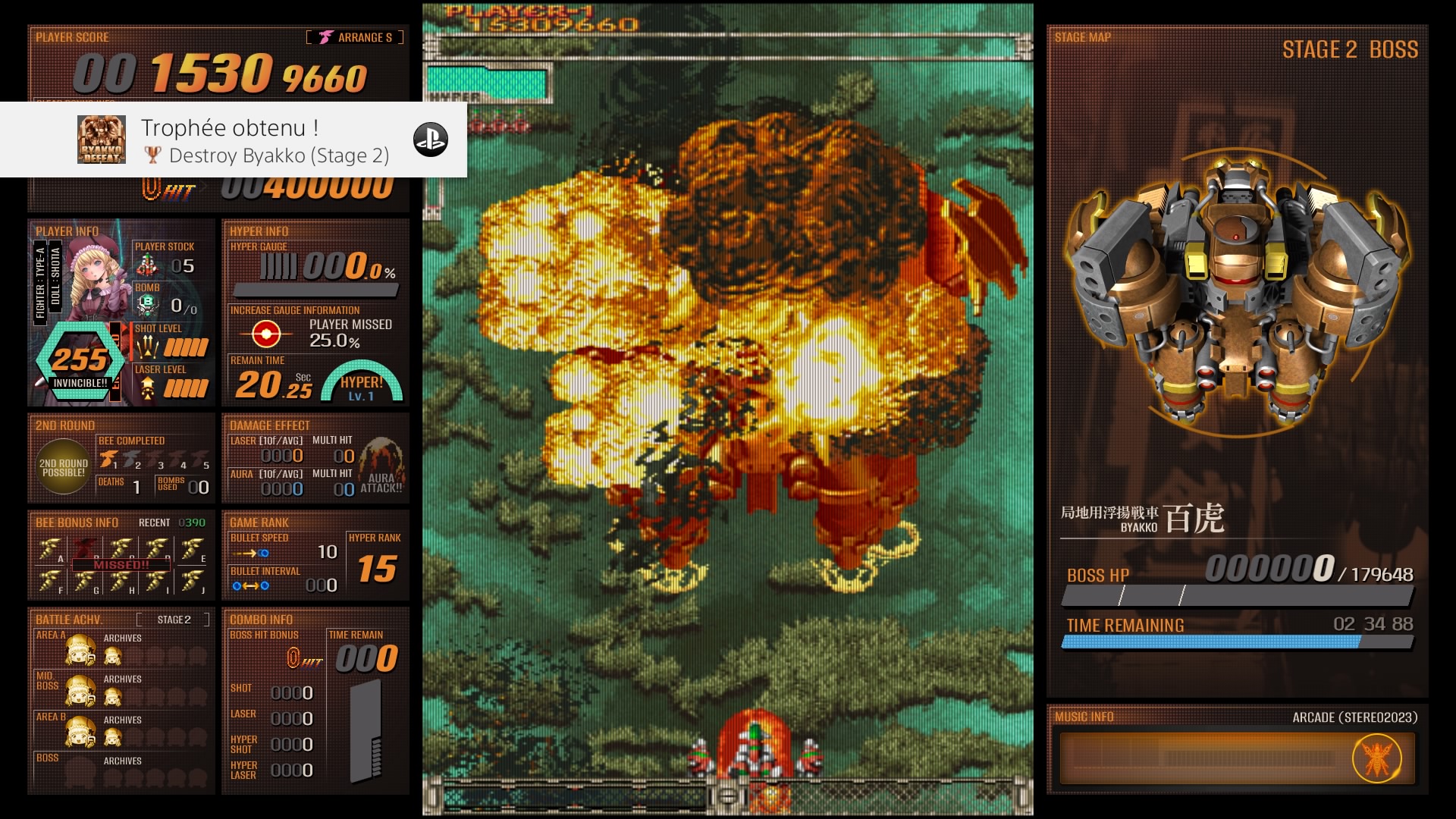This screenshot has width=1456, height=819.
Task: Select the player stock ship icon
Action: 147,265
